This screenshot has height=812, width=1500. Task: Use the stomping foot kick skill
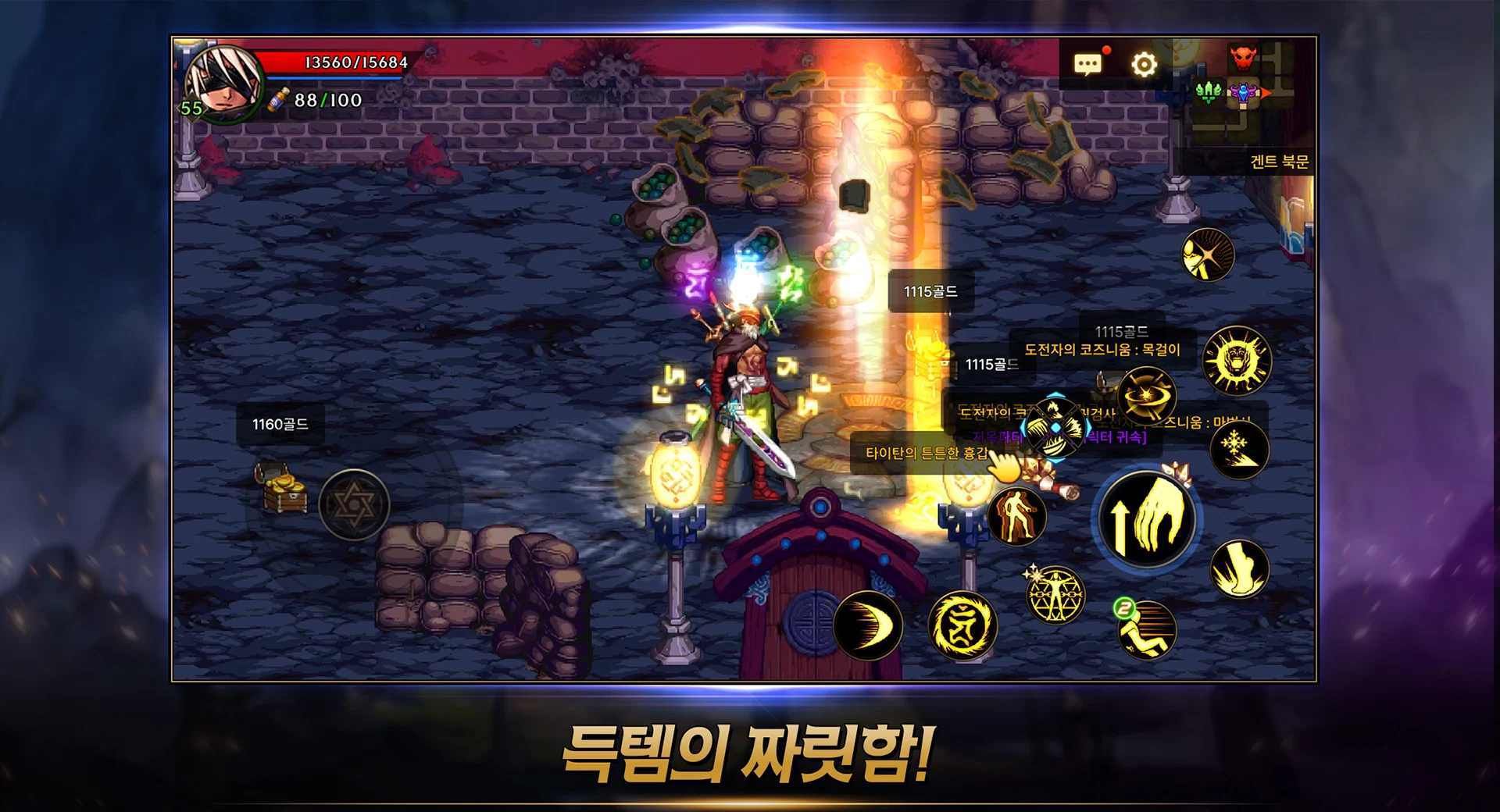pos(1239,569)
